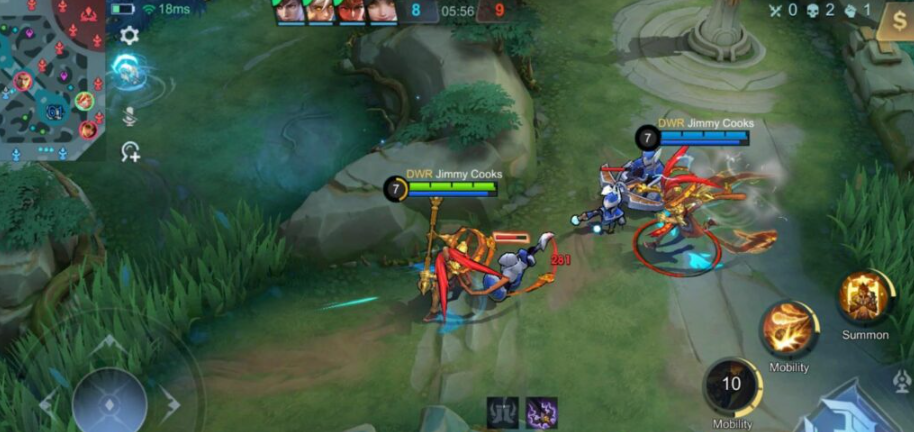The width and height of the screenshot is (914, 432).
Task: Cast the Summon ability
Action: (864, 297)
